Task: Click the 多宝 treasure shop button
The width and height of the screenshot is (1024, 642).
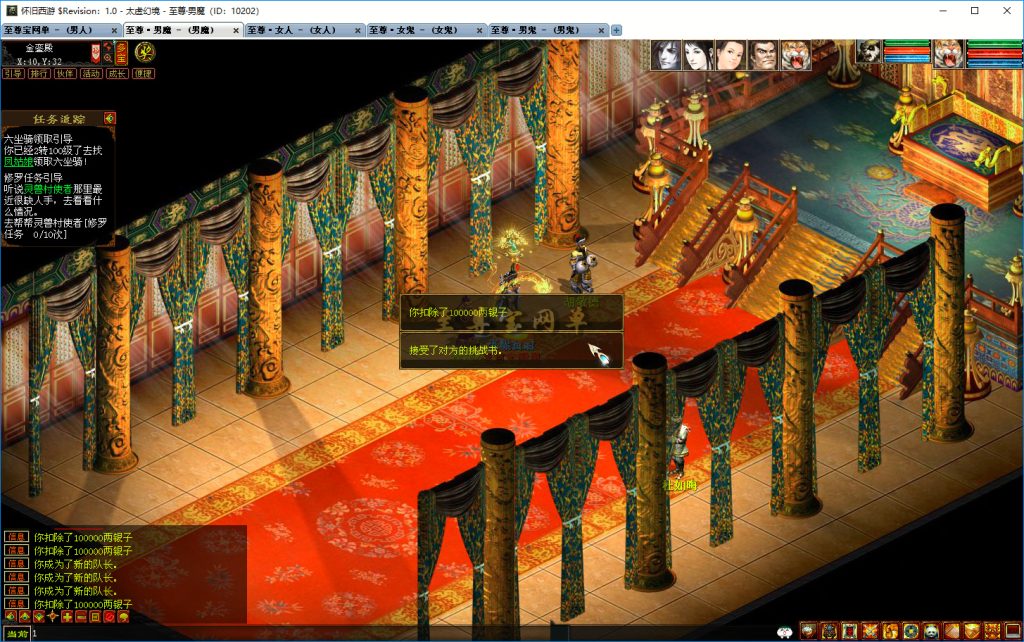Action: pos(119,51)
